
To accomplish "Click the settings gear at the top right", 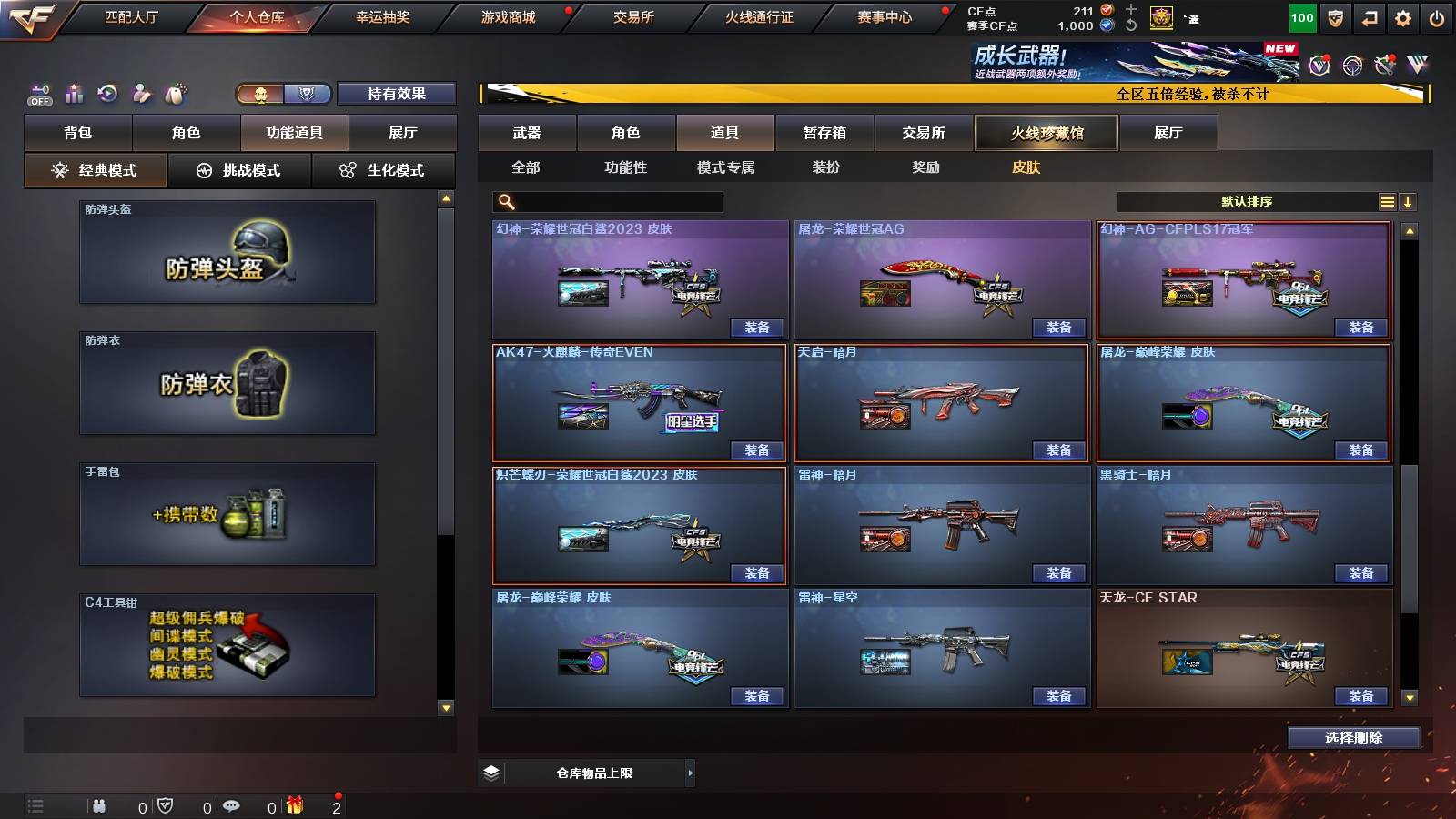I will point(1404,15).
